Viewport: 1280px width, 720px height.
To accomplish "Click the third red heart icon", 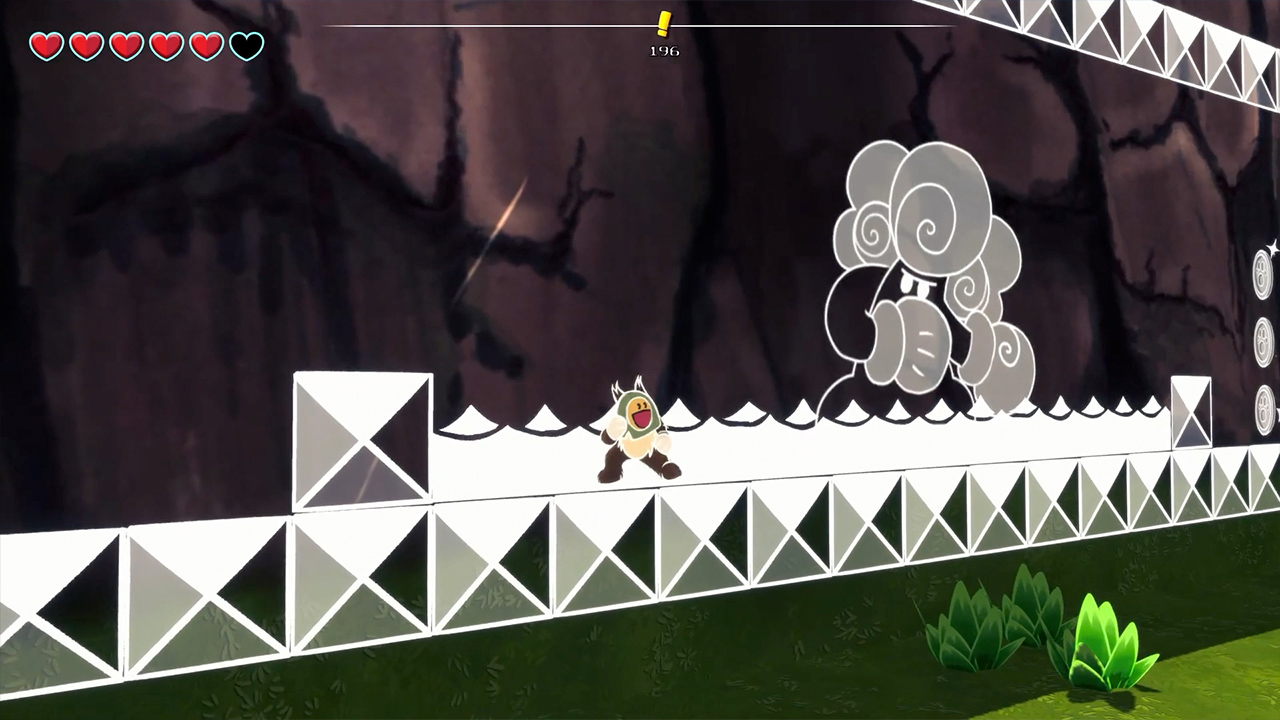I will point(125,45).
